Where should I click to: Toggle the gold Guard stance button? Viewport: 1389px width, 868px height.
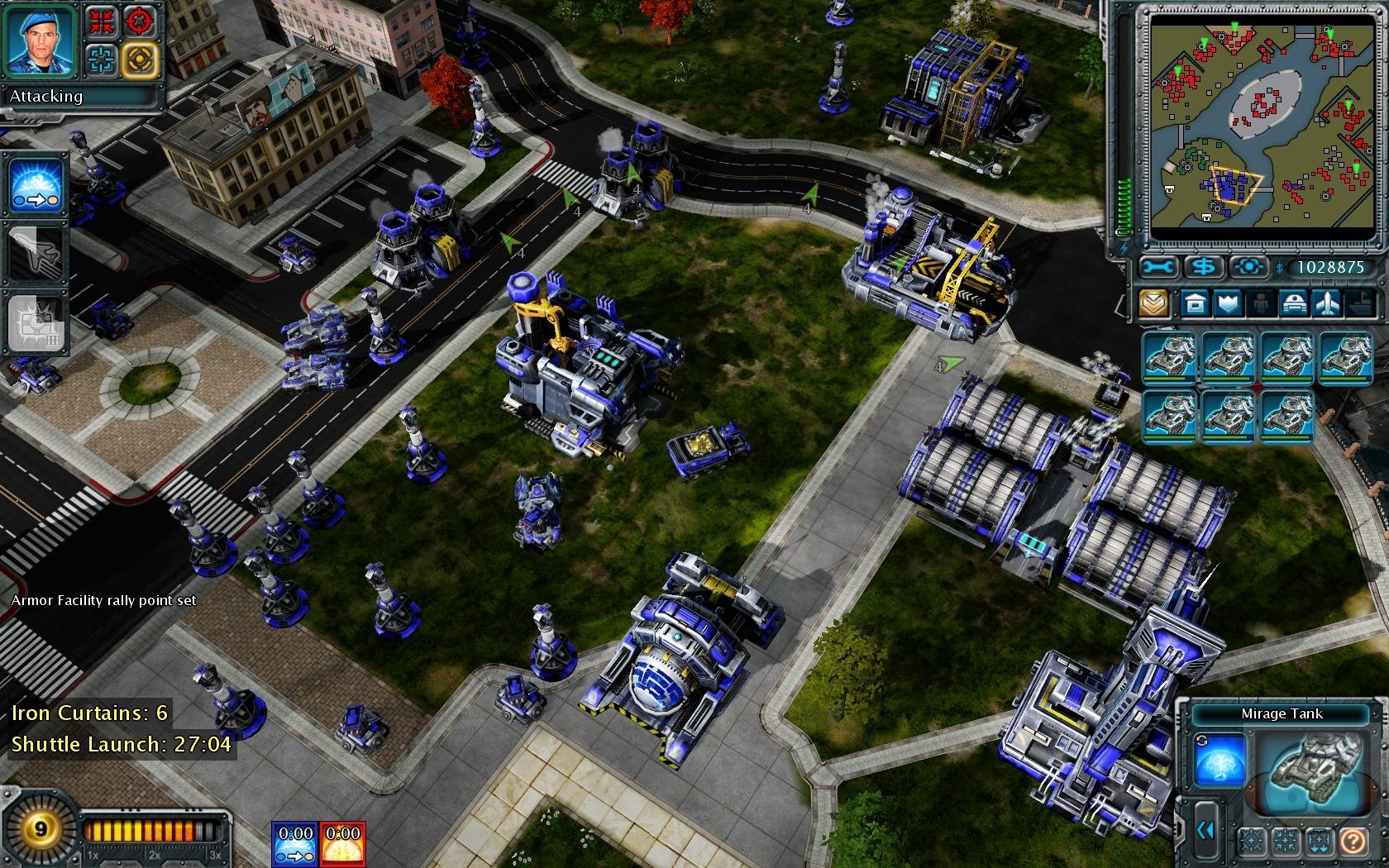click(x=141, y=60)
